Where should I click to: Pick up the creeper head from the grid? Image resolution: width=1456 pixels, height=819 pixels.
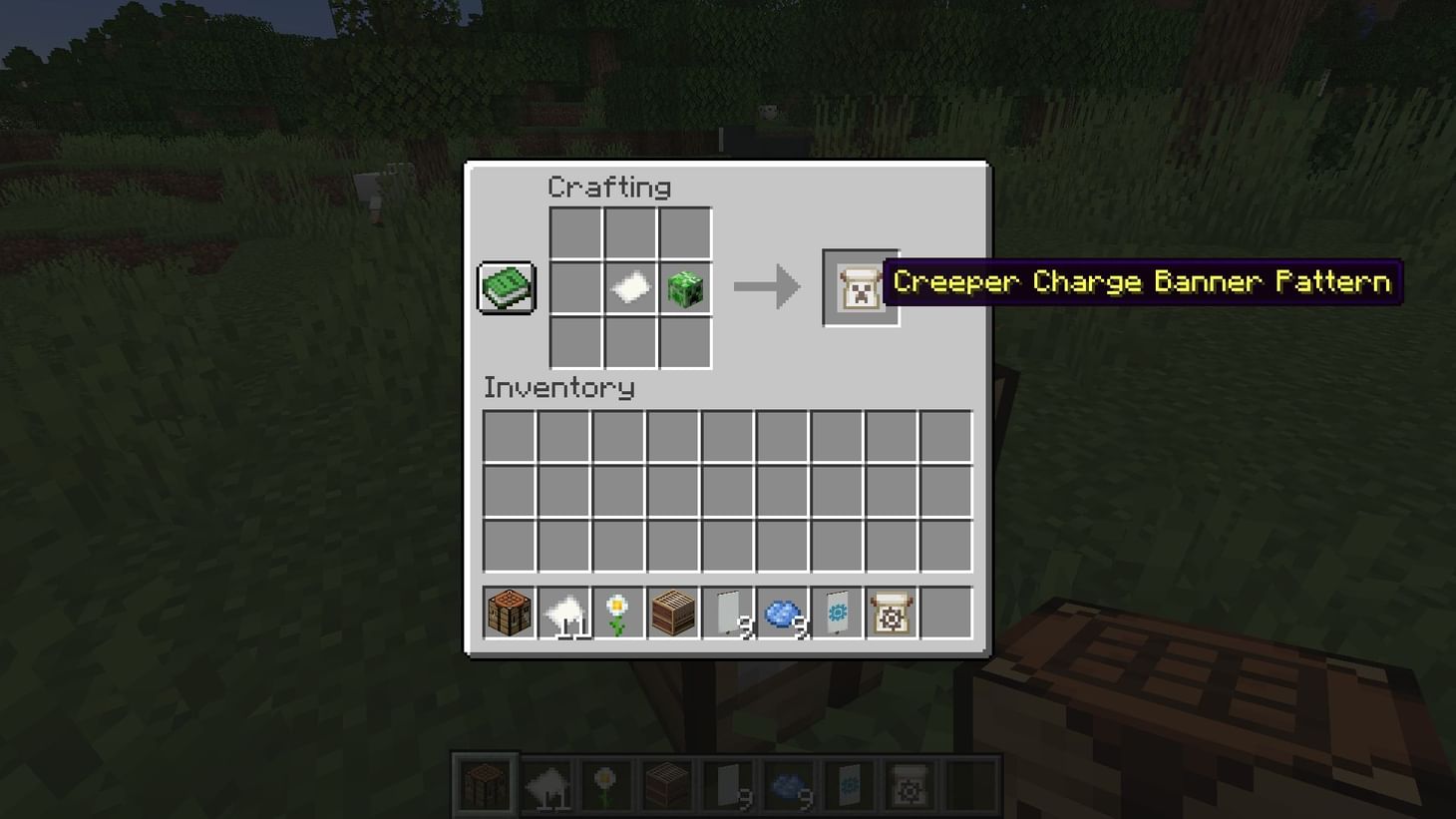pyautogui.click(x=685, y=287)
